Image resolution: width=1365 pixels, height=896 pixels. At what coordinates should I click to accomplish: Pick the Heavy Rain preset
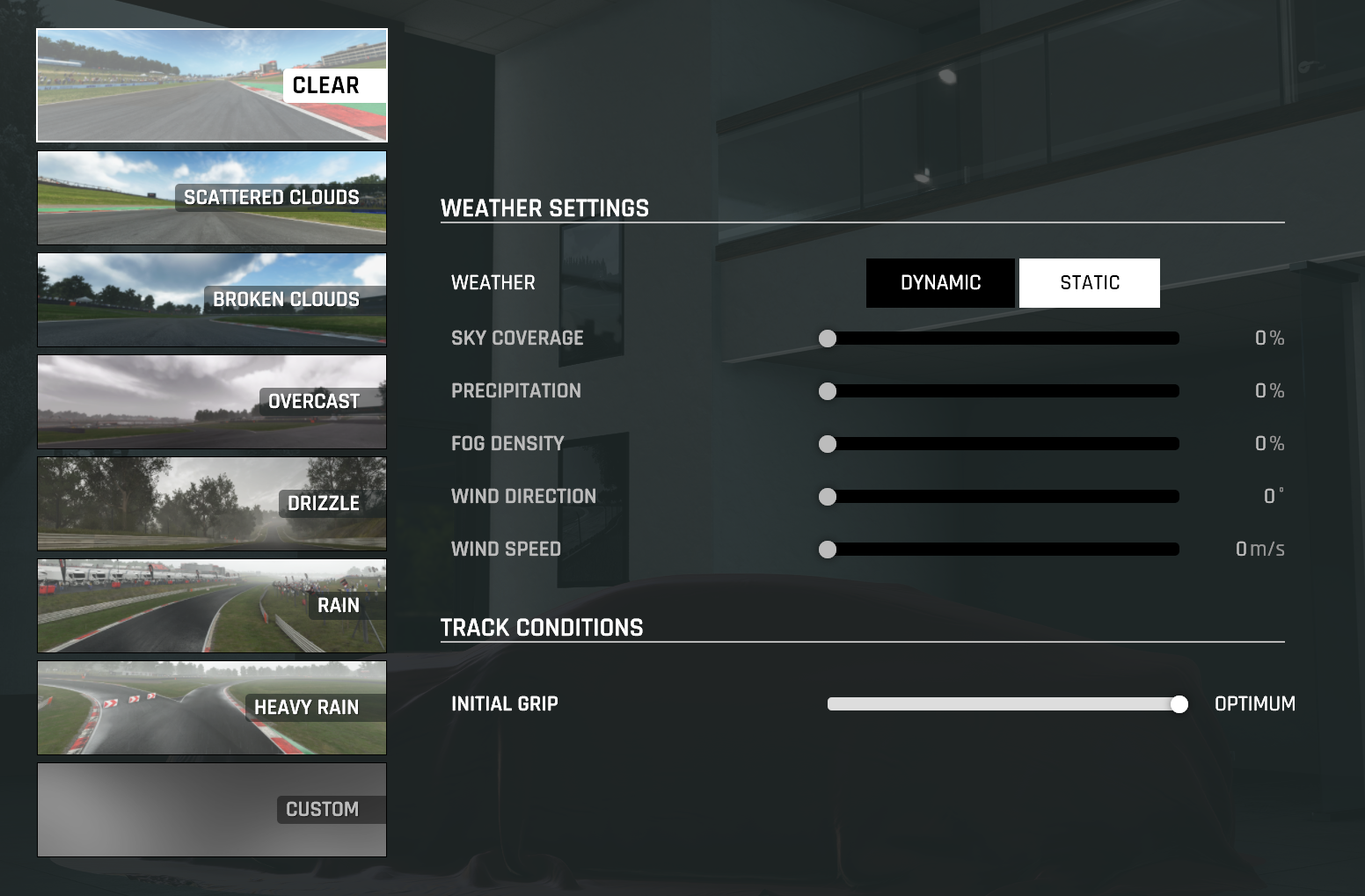[x=211, y=708]
